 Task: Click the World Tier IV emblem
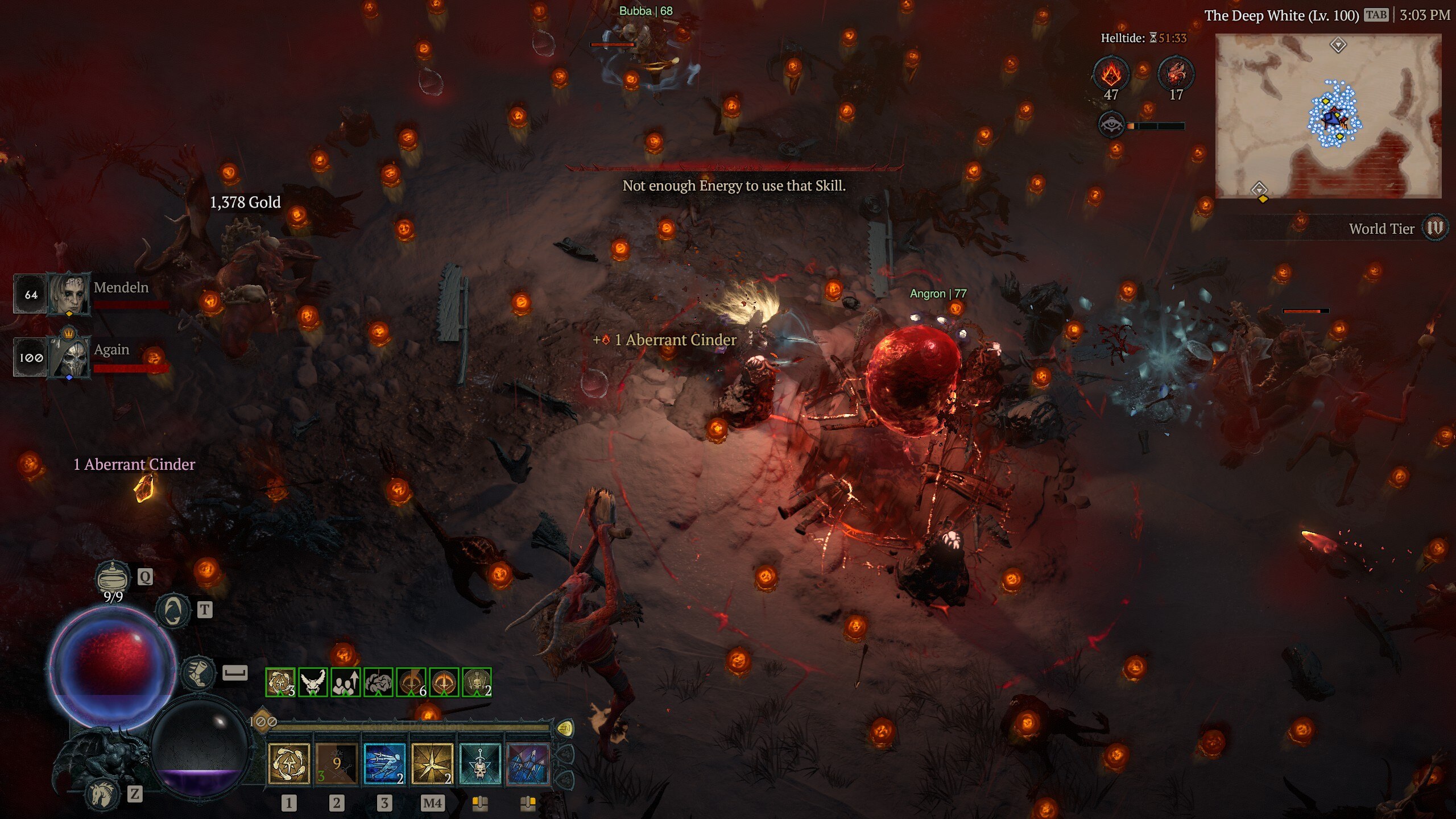tap(1435, 229)
